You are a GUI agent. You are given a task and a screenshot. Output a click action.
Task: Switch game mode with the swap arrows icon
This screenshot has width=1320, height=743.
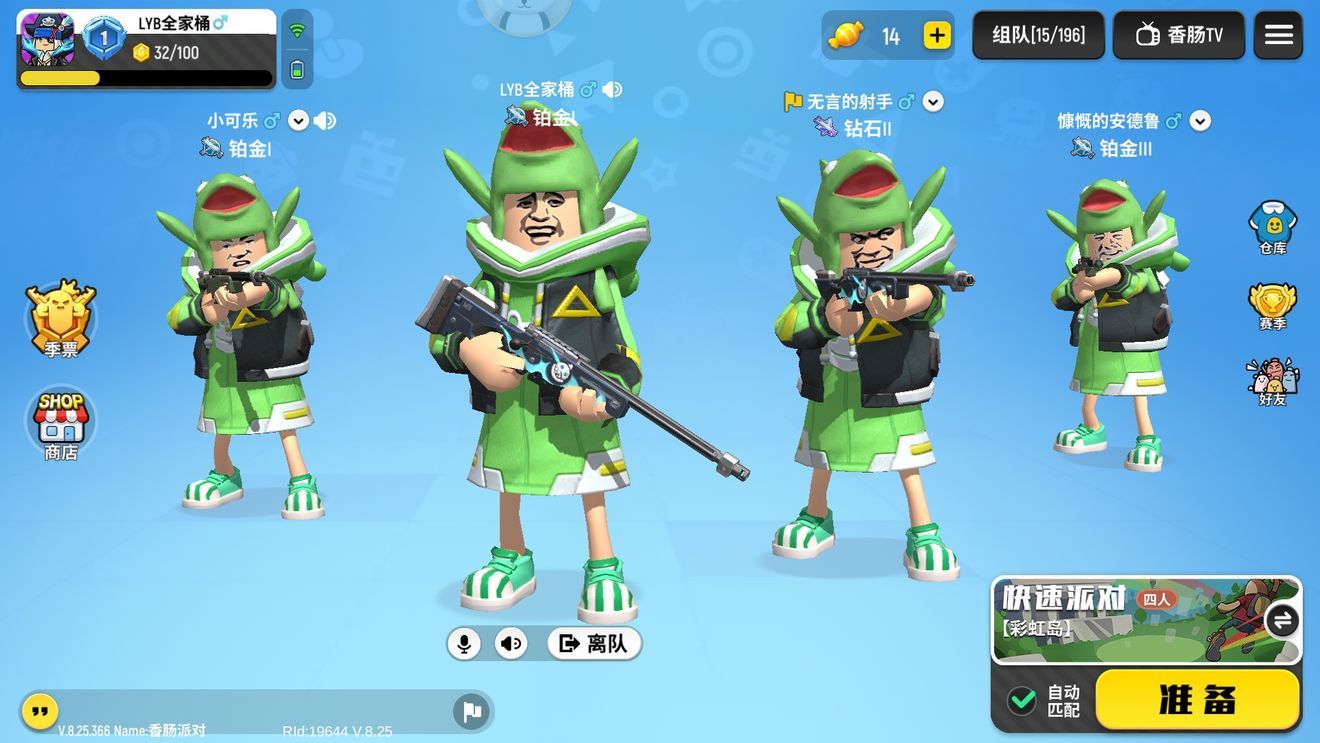(1281, 620)
